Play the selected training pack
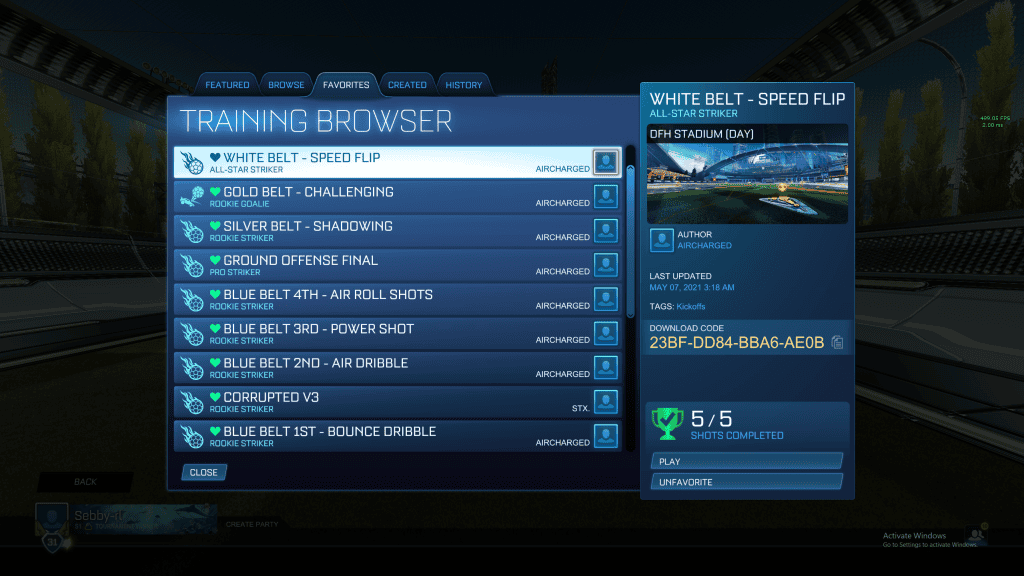 pos(746,461)
